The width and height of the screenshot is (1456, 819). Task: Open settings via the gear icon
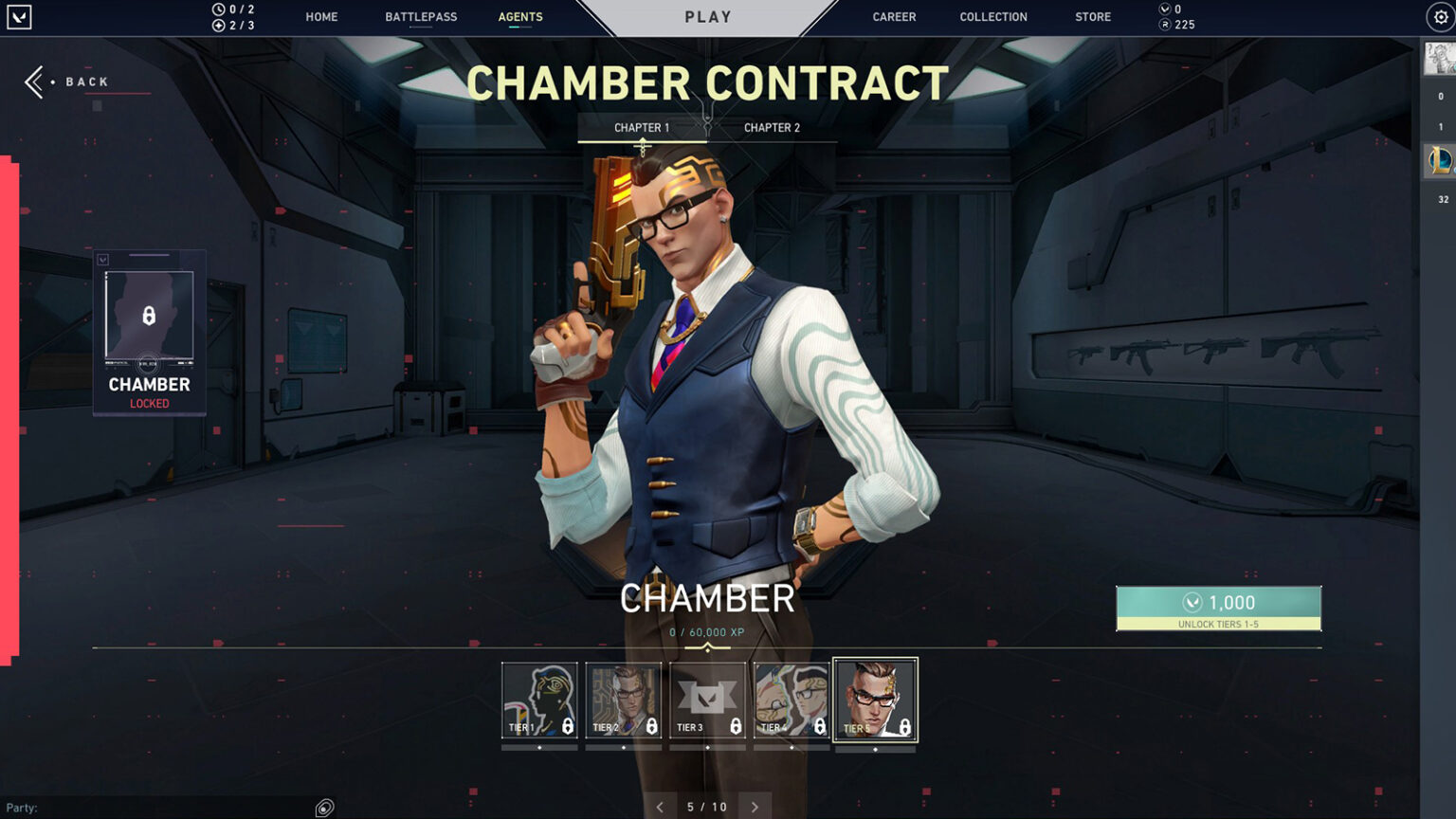pyautogui.click(x=1438, y=16)
